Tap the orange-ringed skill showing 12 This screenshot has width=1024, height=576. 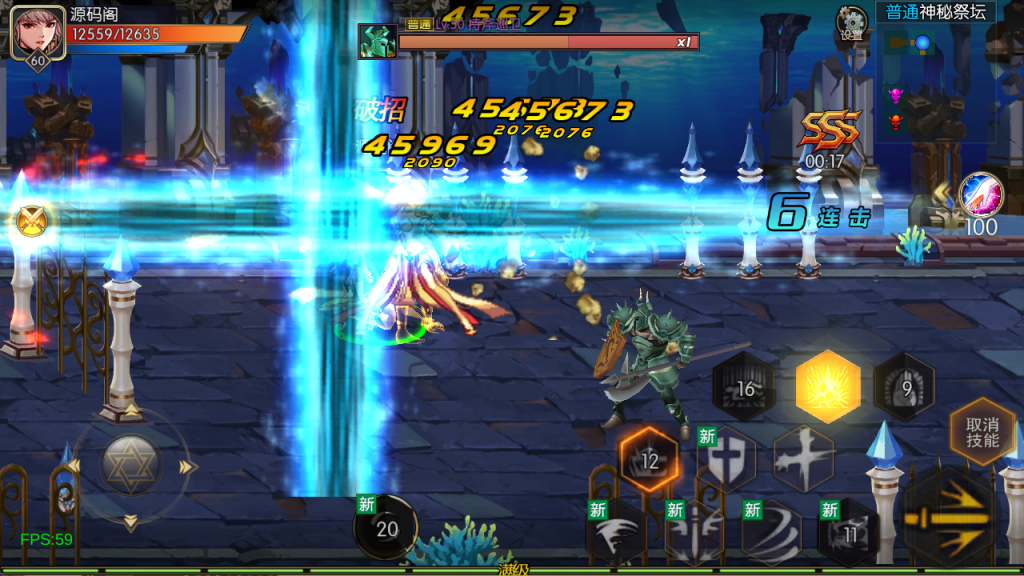[649, 460]
